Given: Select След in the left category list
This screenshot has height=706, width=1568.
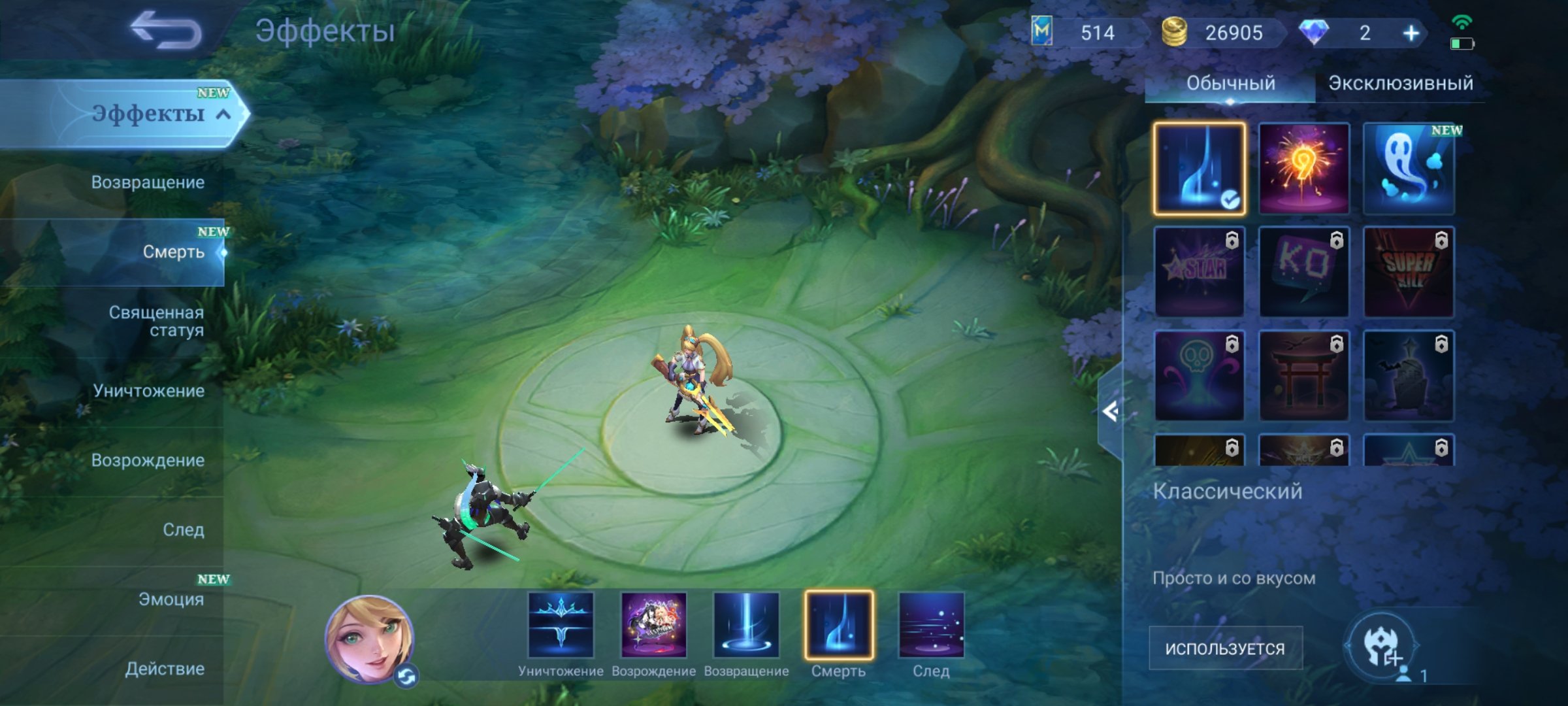Looking at the screenshot, I should tap(184, 530).
